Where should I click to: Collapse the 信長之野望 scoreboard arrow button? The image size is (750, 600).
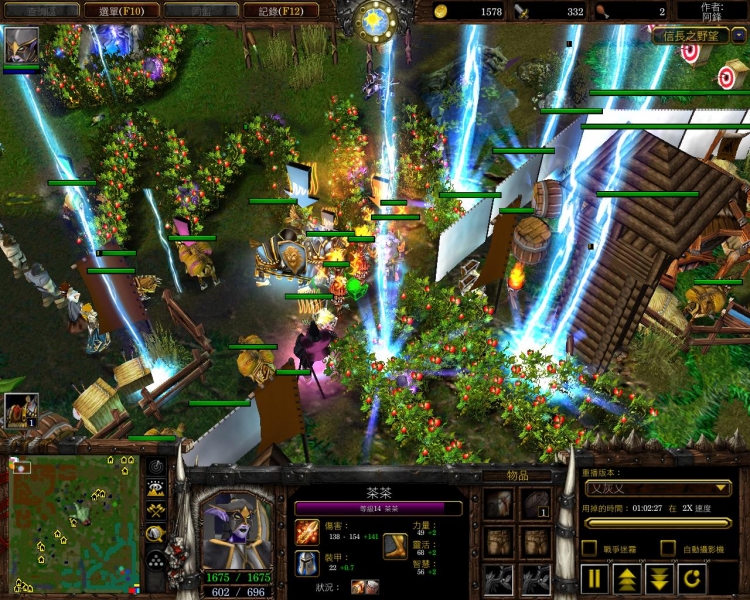pyautogui.click(x=738, y=35)
